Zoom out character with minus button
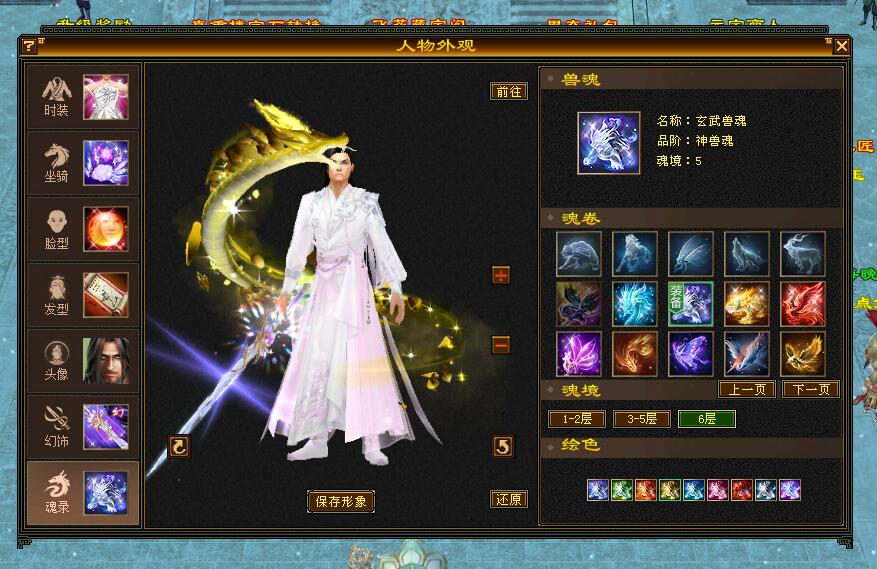 click(x=501, y=345)
